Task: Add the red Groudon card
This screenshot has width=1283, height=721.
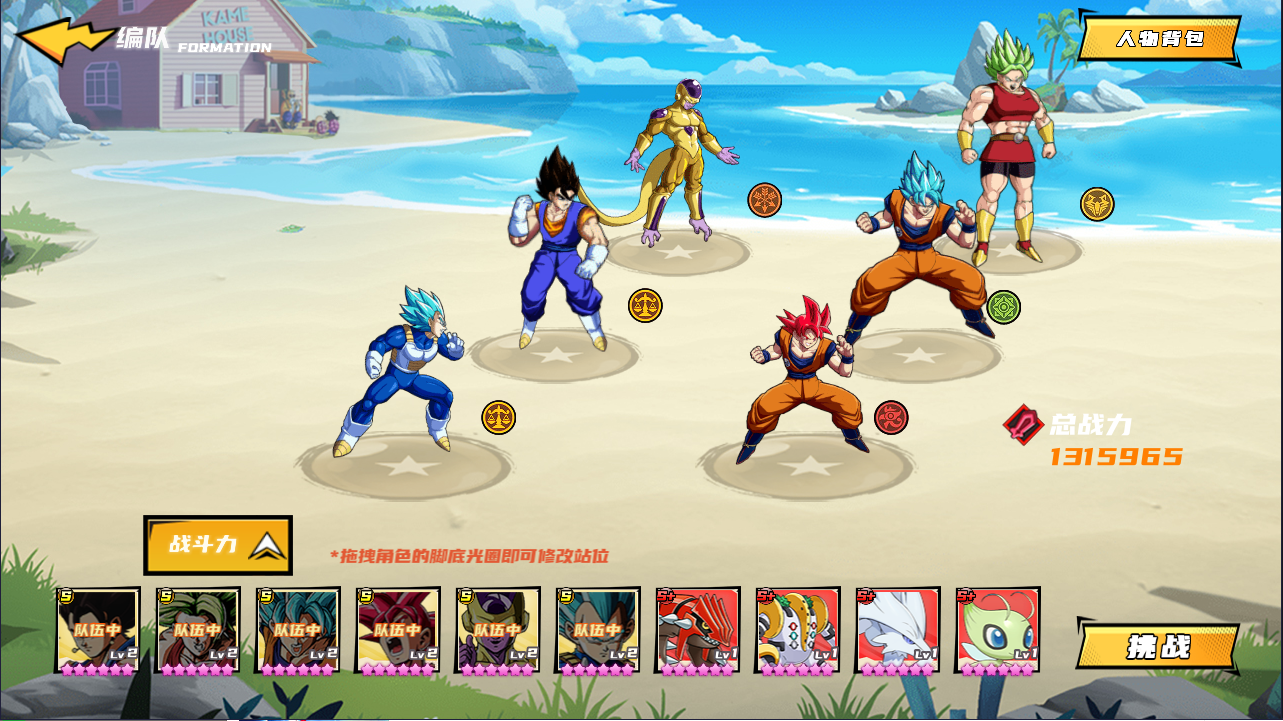Action: pos(698,630)
